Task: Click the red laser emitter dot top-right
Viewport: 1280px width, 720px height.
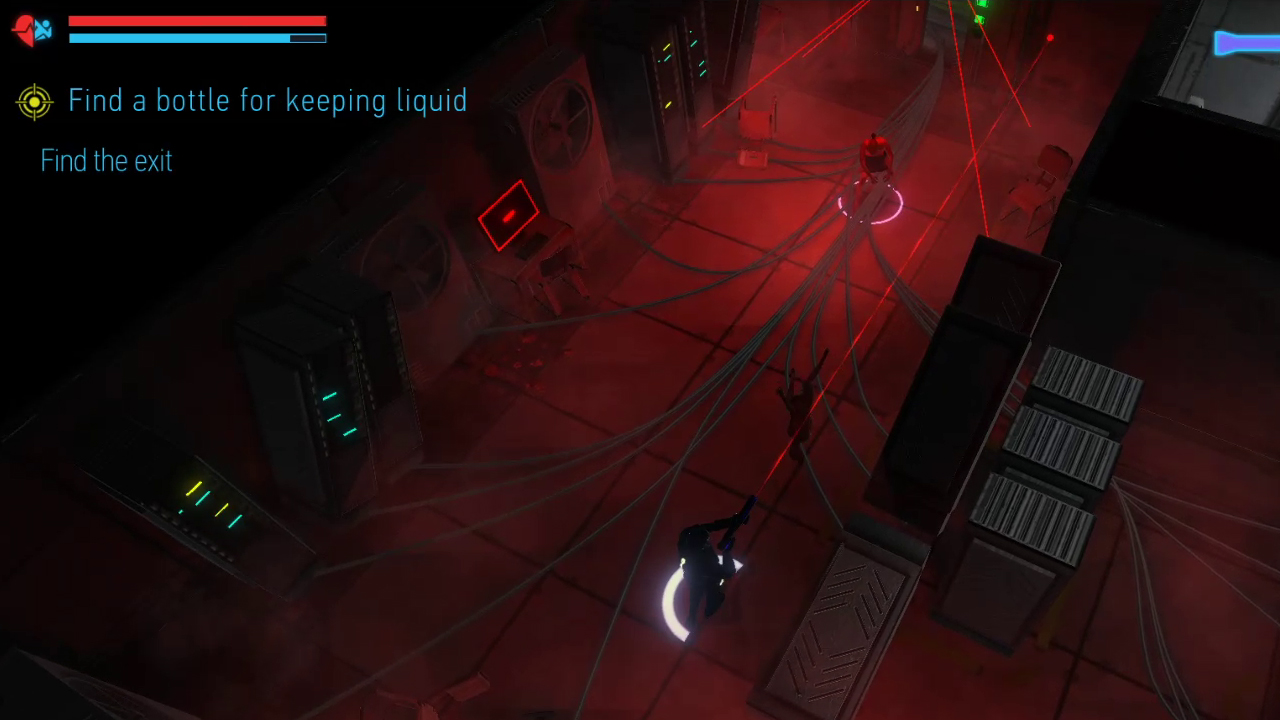Action: (1050, 37)
